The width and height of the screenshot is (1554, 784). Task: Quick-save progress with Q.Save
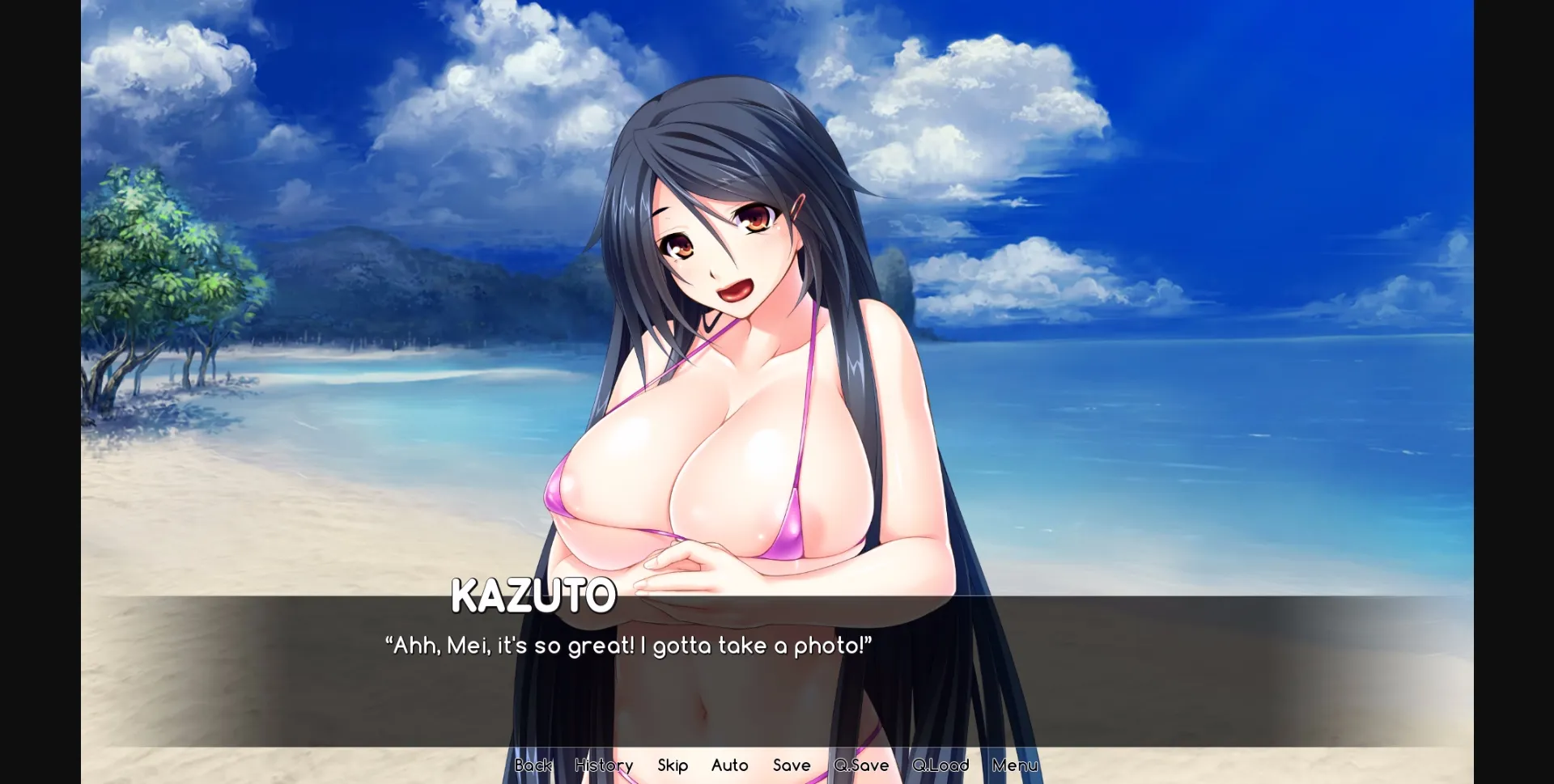[x=861, y=765]
